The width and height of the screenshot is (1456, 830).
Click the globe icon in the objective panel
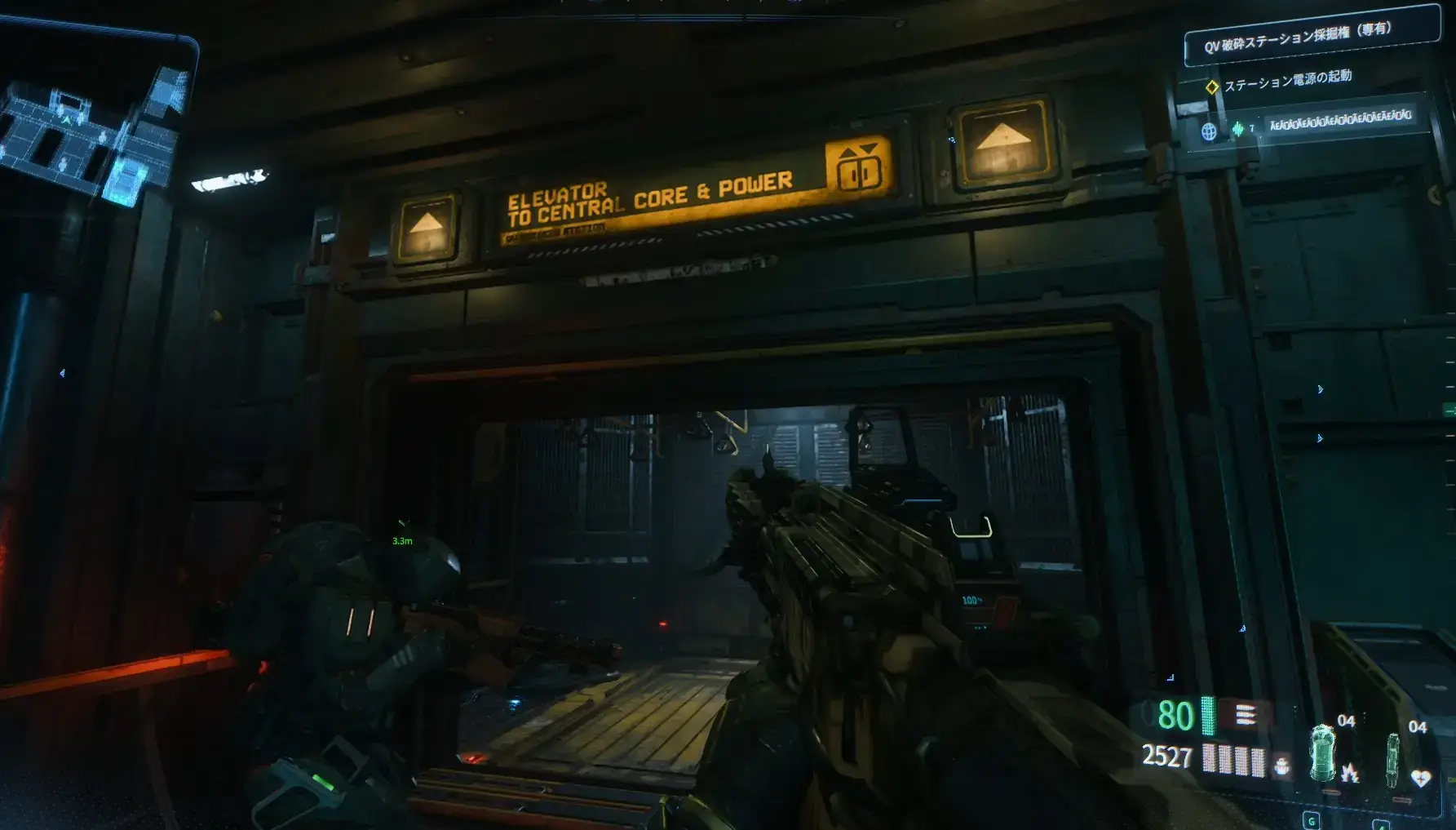[x=1209, y=131]
